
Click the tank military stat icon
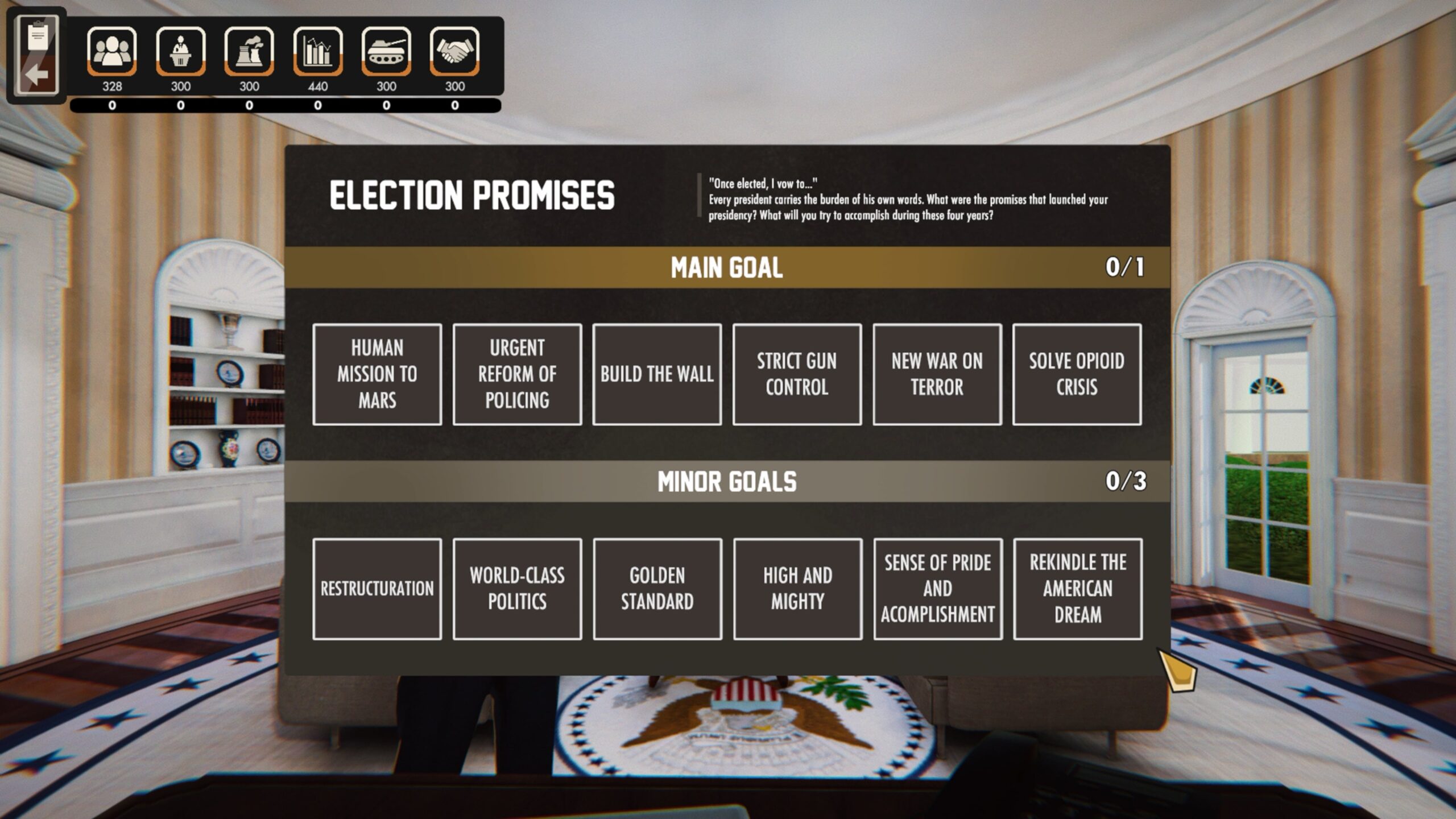[x=386, y=51]
